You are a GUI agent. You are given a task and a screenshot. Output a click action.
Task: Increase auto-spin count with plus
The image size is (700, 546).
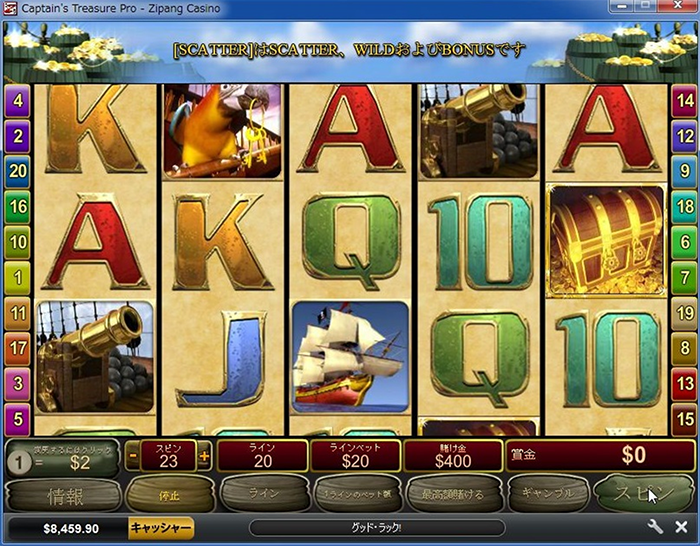click(205, 456)
